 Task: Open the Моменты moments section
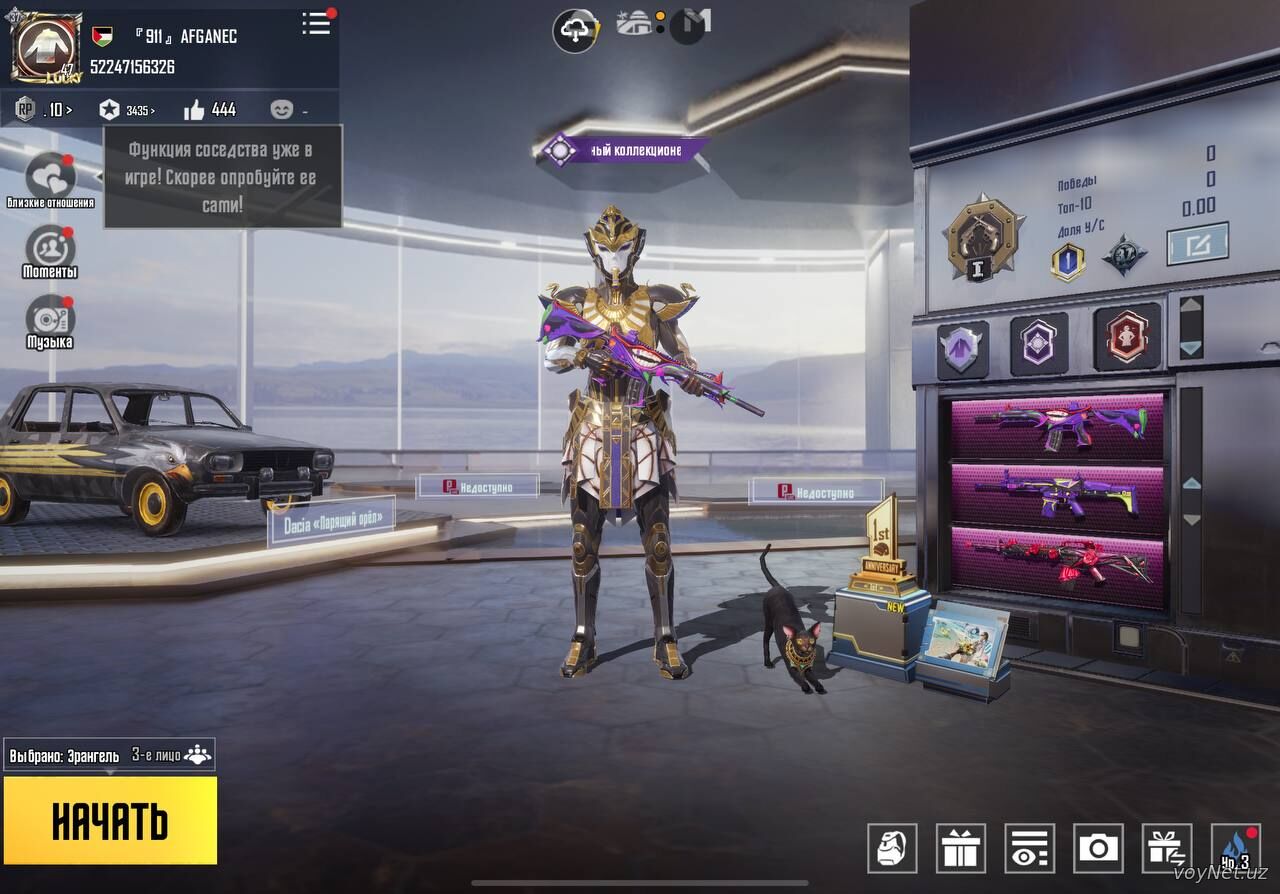50,248
